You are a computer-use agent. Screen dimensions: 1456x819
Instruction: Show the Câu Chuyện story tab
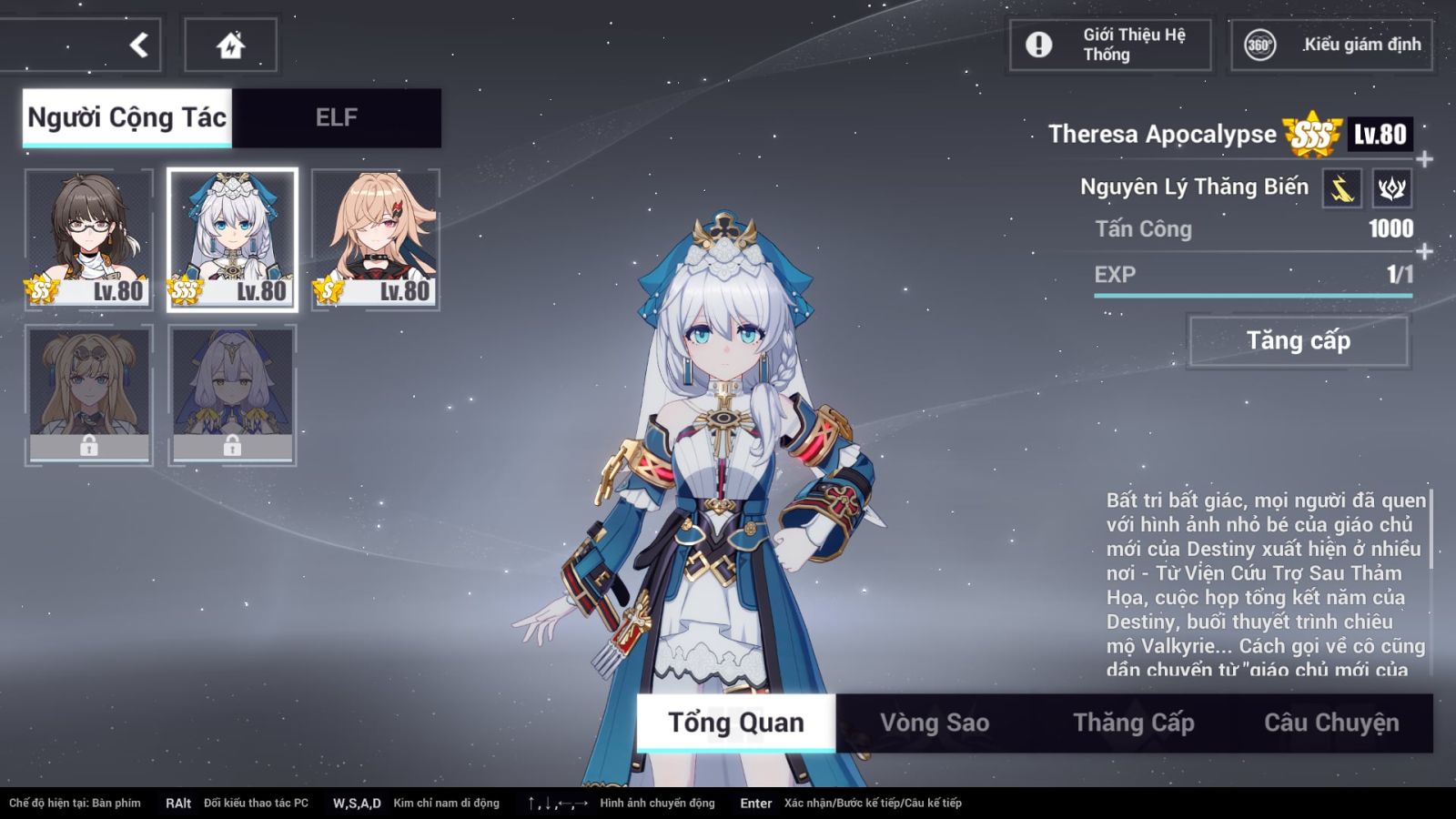(x=1331, y=723)
